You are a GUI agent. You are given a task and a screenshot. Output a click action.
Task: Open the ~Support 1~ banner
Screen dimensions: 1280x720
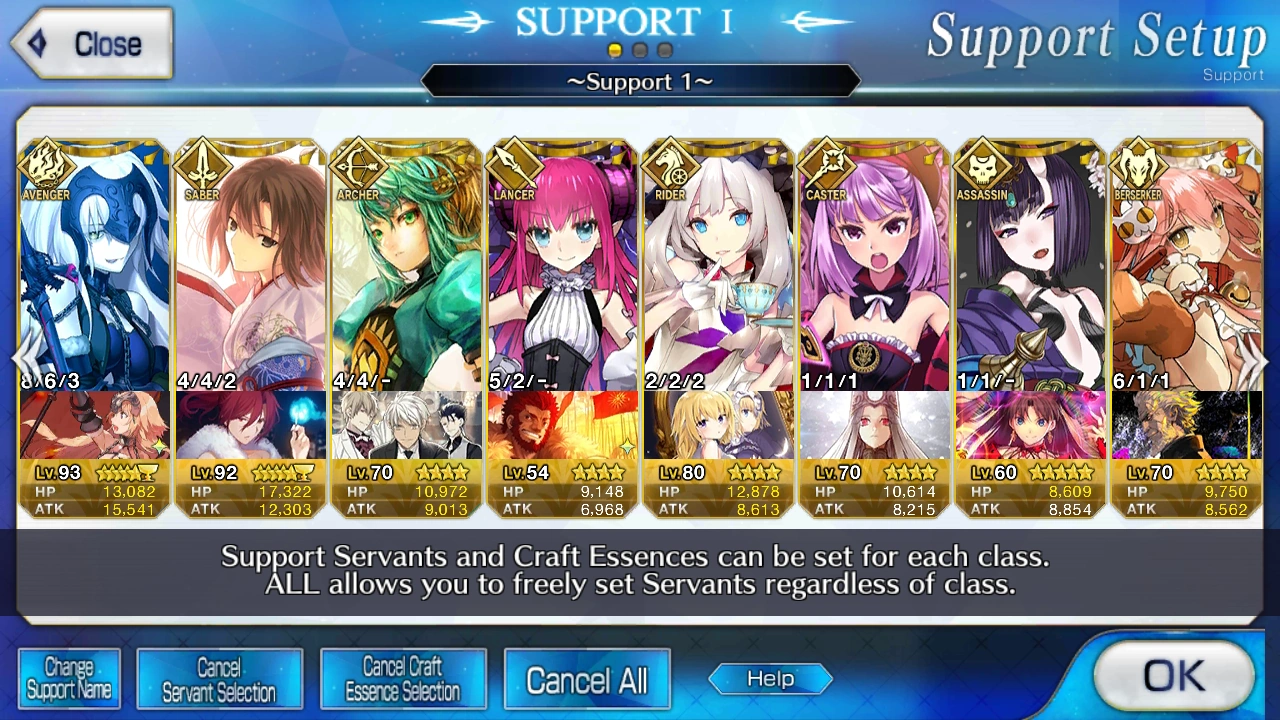click(x=640, y=82)
